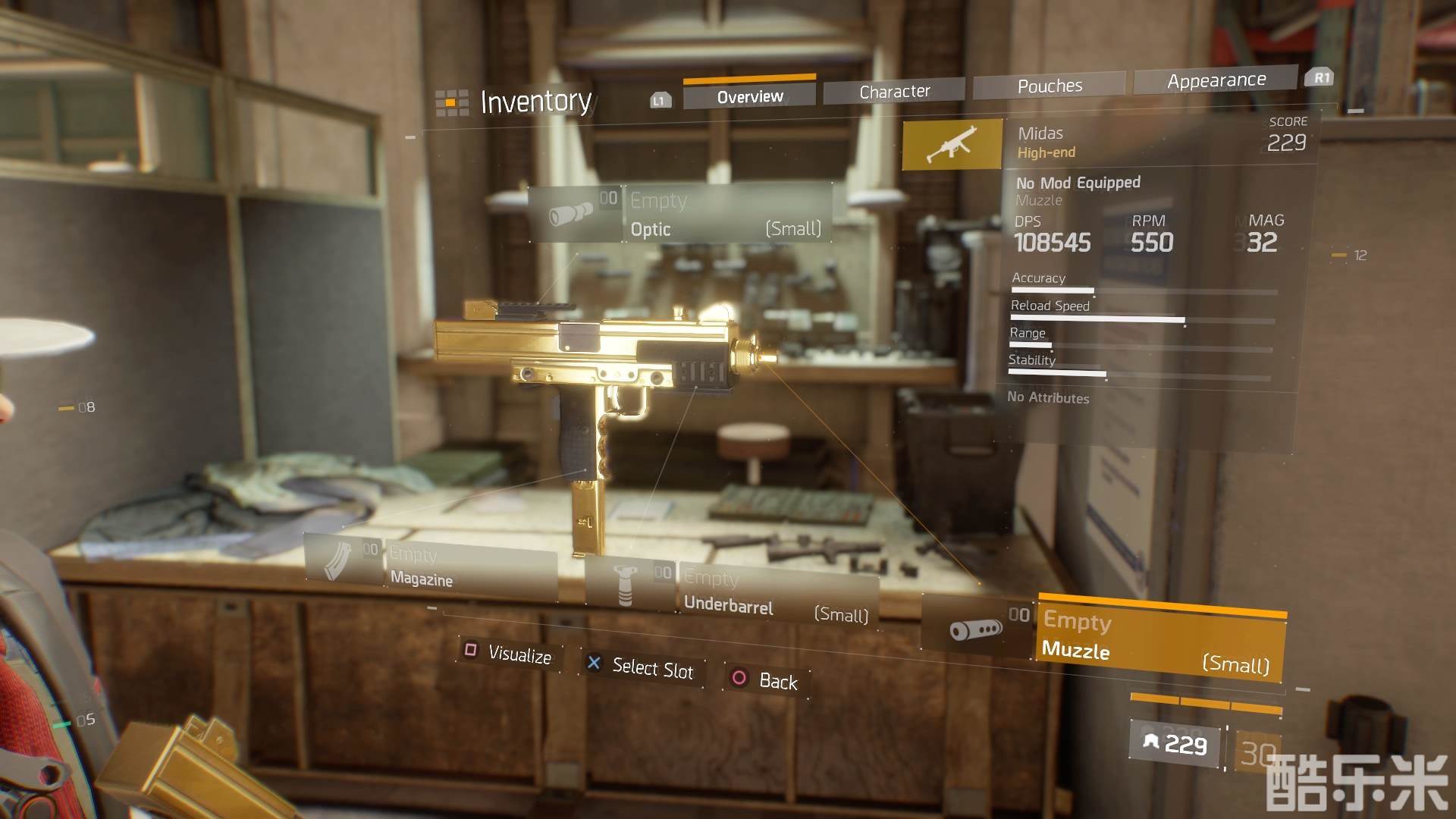The width and height of the screenshot is (1456, 819).
Task: Switch to the Pouches tab
Action: coord(1050,86)
